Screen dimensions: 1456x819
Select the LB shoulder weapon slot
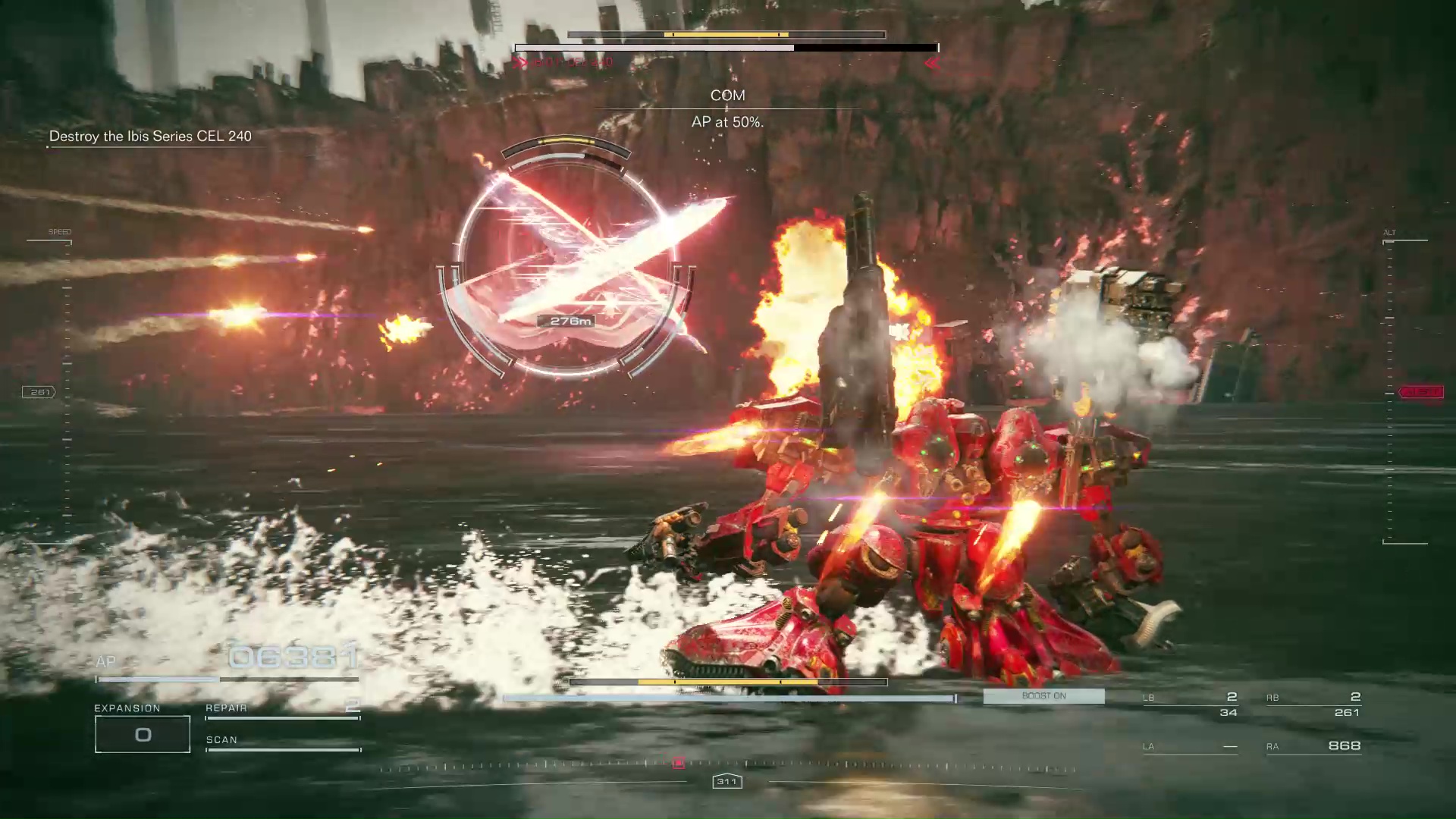click(1191, 704)
